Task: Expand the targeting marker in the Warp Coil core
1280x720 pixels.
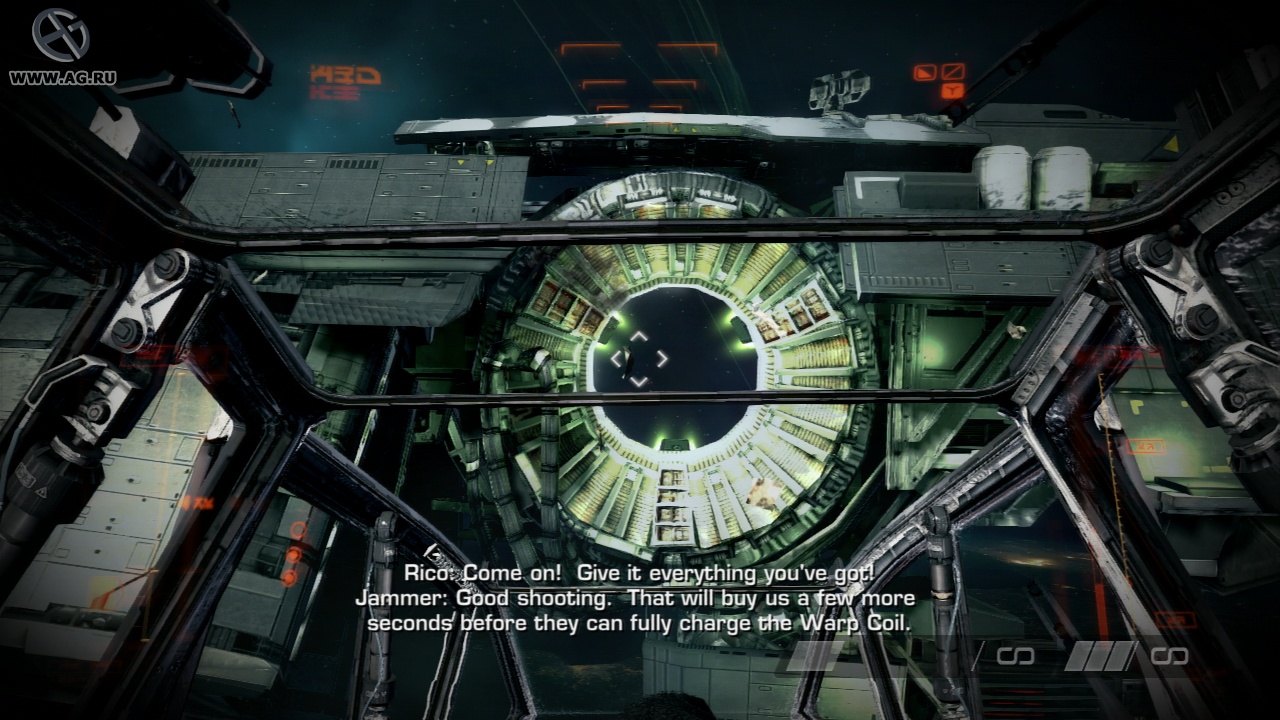Action: (x=638, y=358)
